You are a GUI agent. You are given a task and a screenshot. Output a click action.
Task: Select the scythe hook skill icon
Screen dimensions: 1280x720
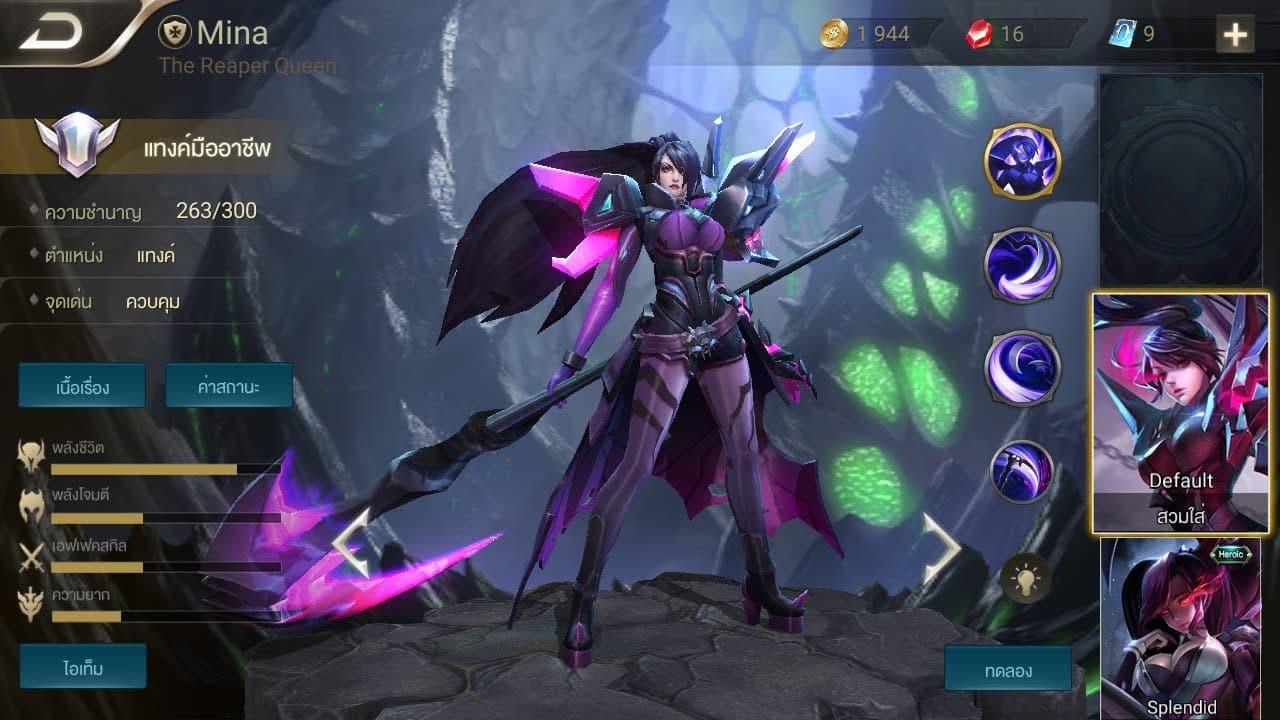(1022, 472)
